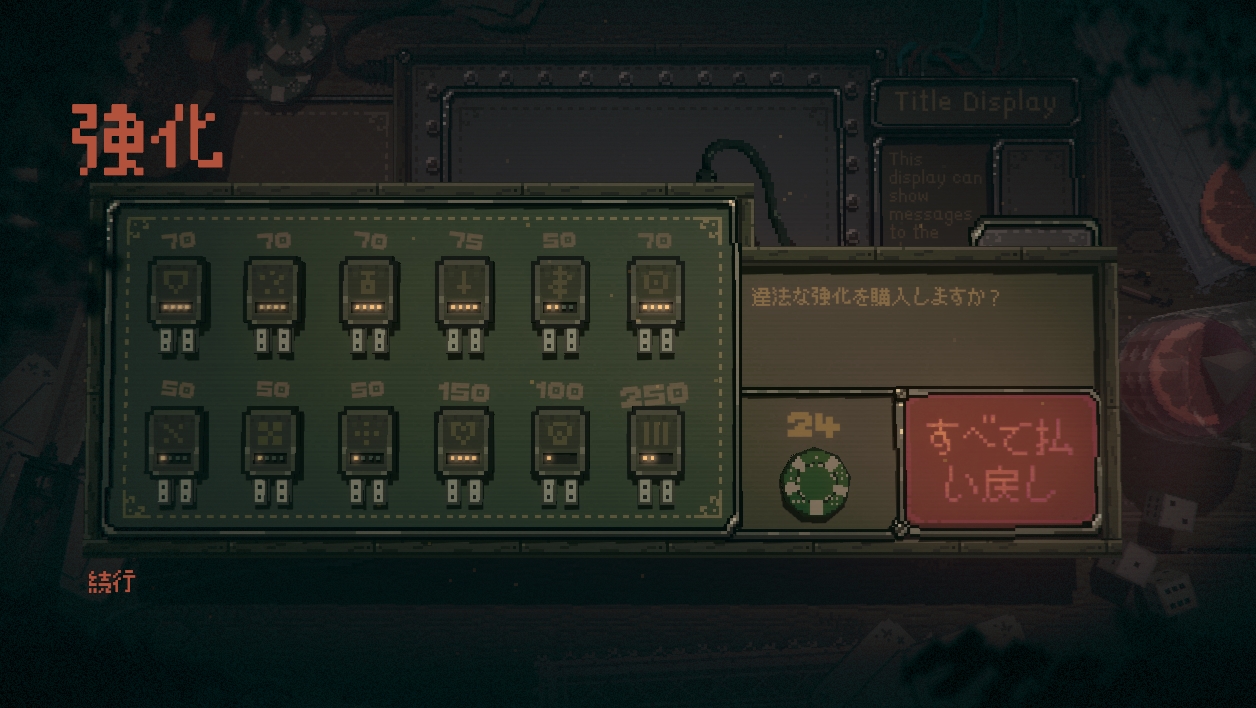This screenshot has width=1256, height=708.
Task: Choose the three vertical bars chip costing 250
Action: pos(656,442)
